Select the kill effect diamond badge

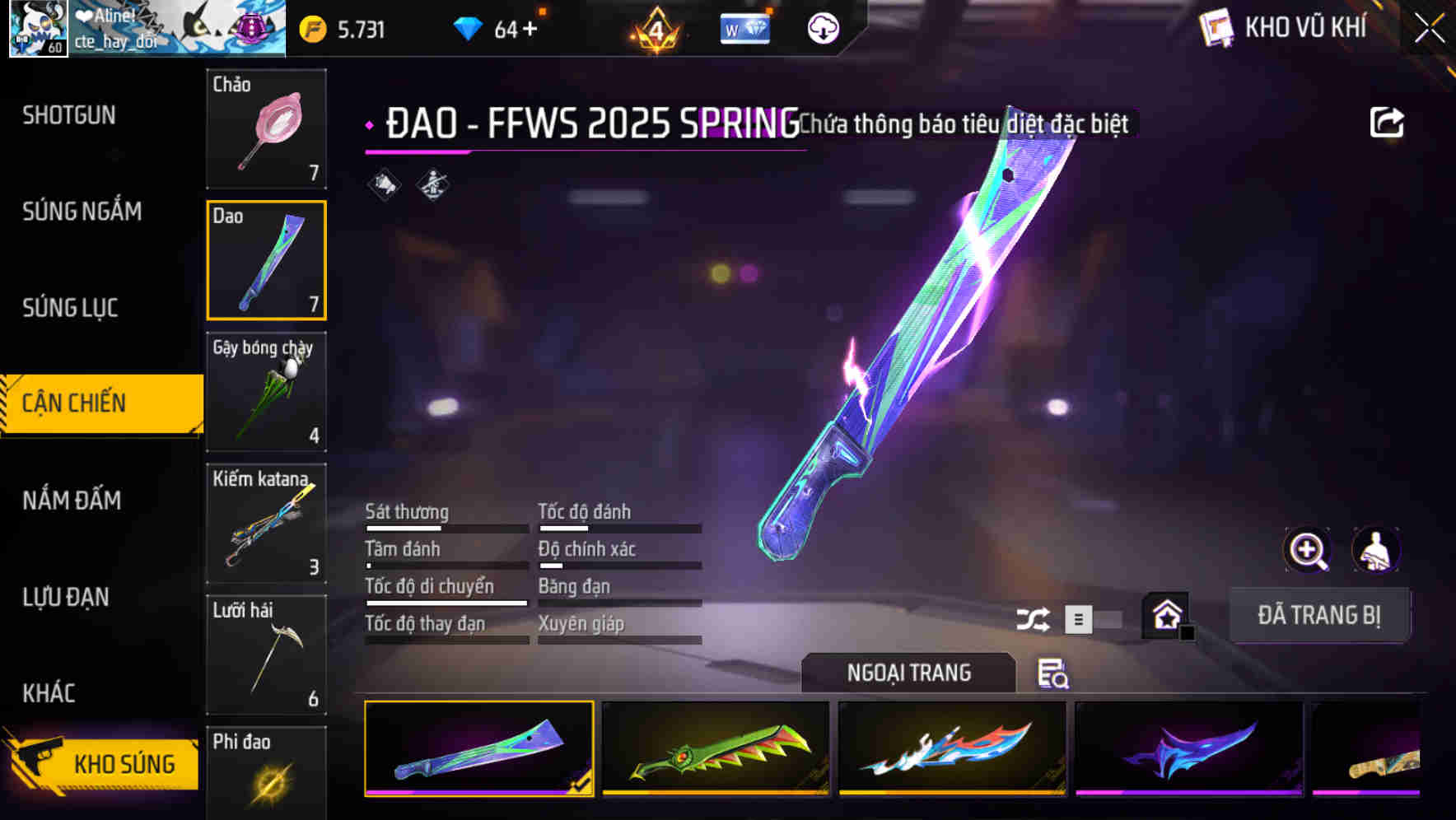point(432,183)
